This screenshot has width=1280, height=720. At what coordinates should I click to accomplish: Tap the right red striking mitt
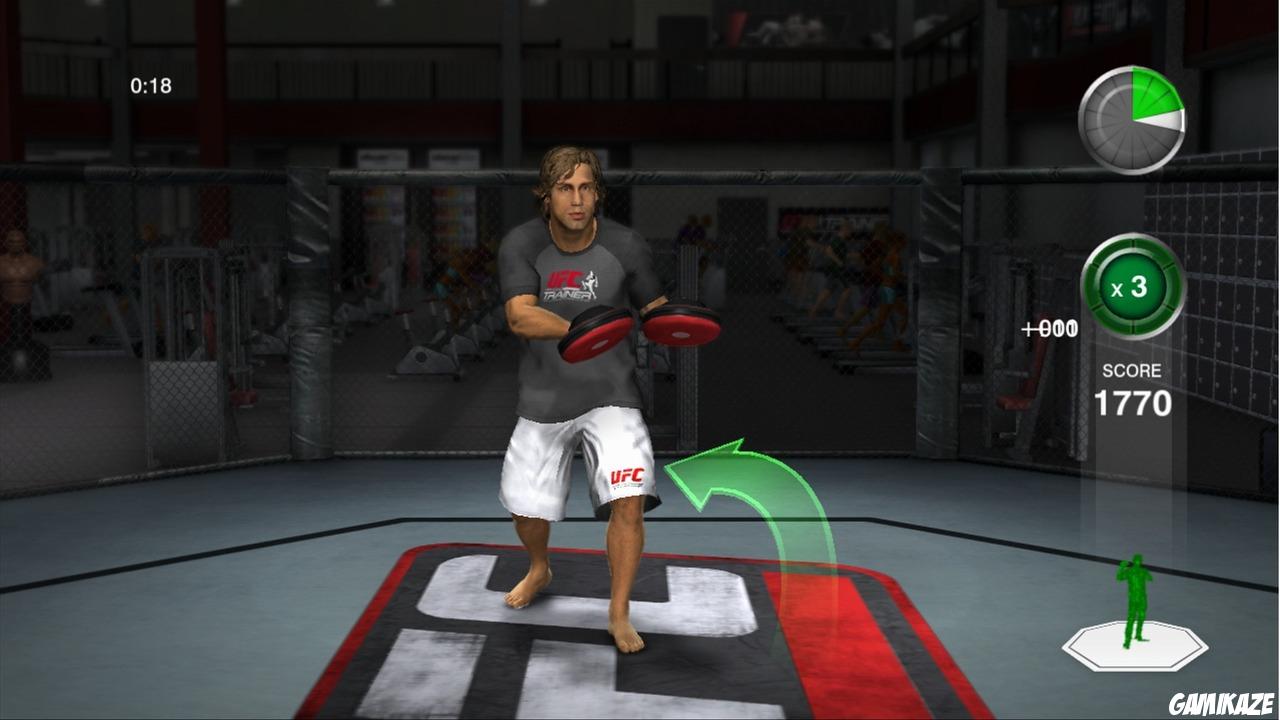(679, 325)
